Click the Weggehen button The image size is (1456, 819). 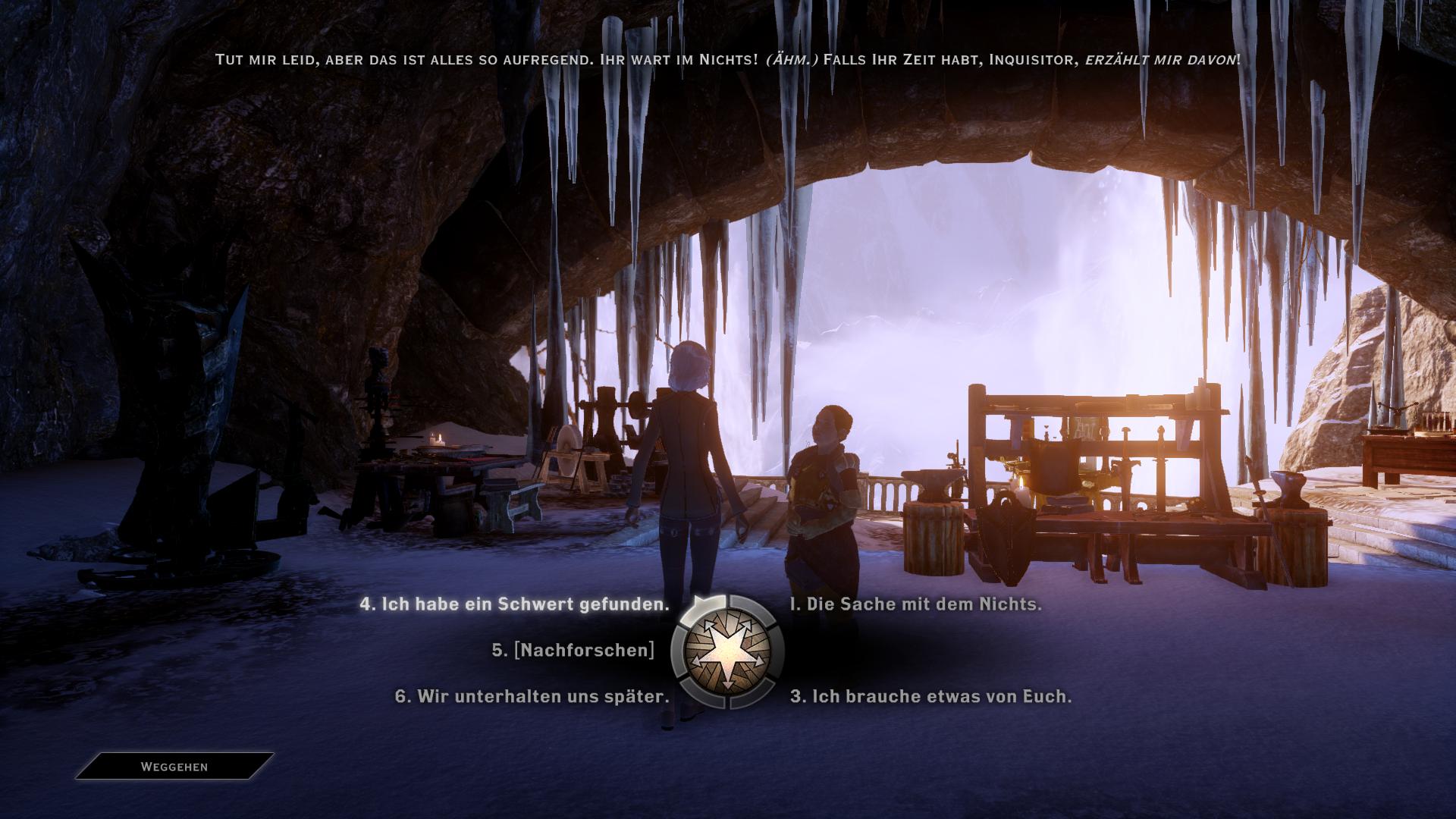(x=174, y=767)
